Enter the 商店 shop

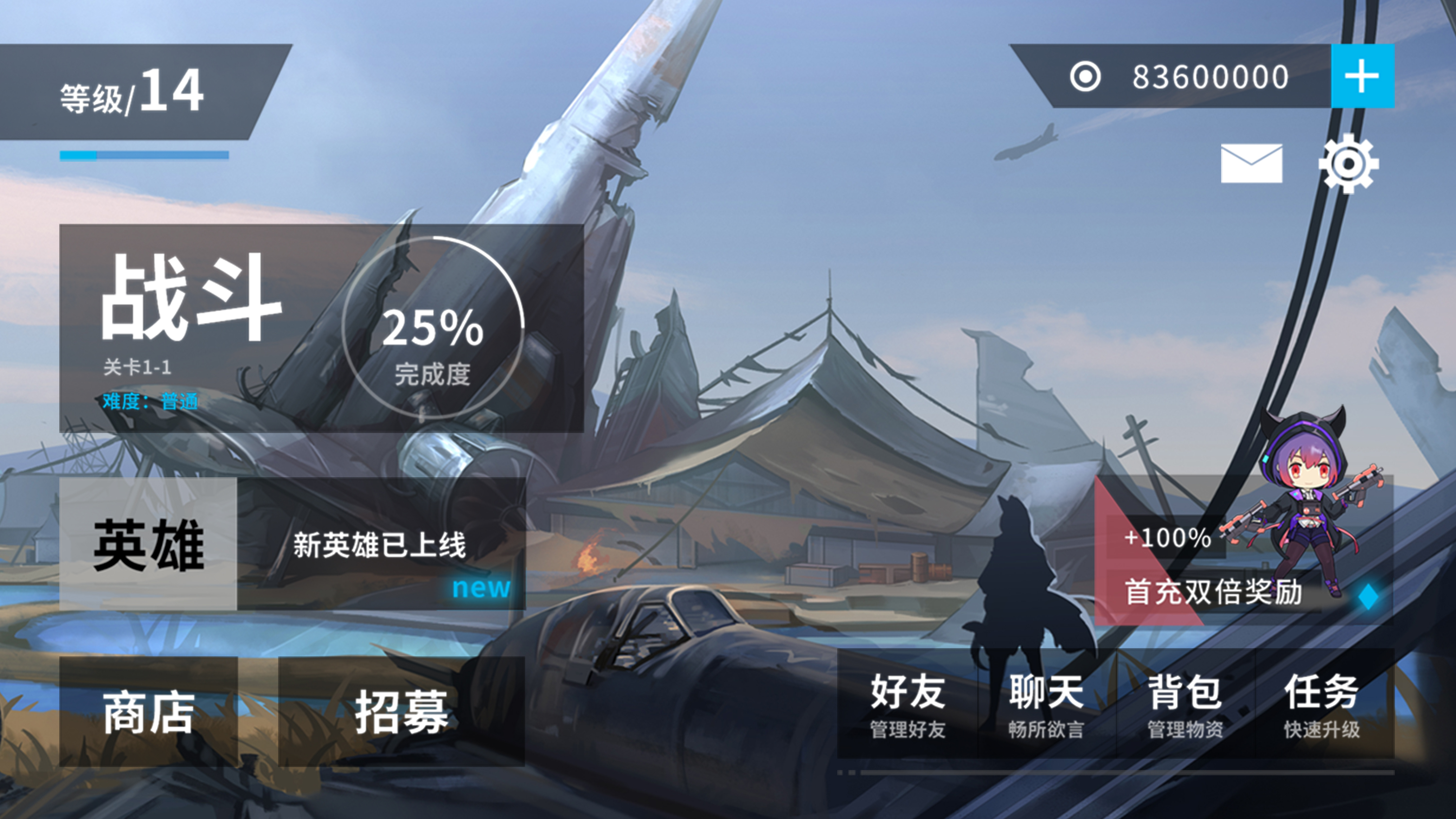click(x=148, y=711)
